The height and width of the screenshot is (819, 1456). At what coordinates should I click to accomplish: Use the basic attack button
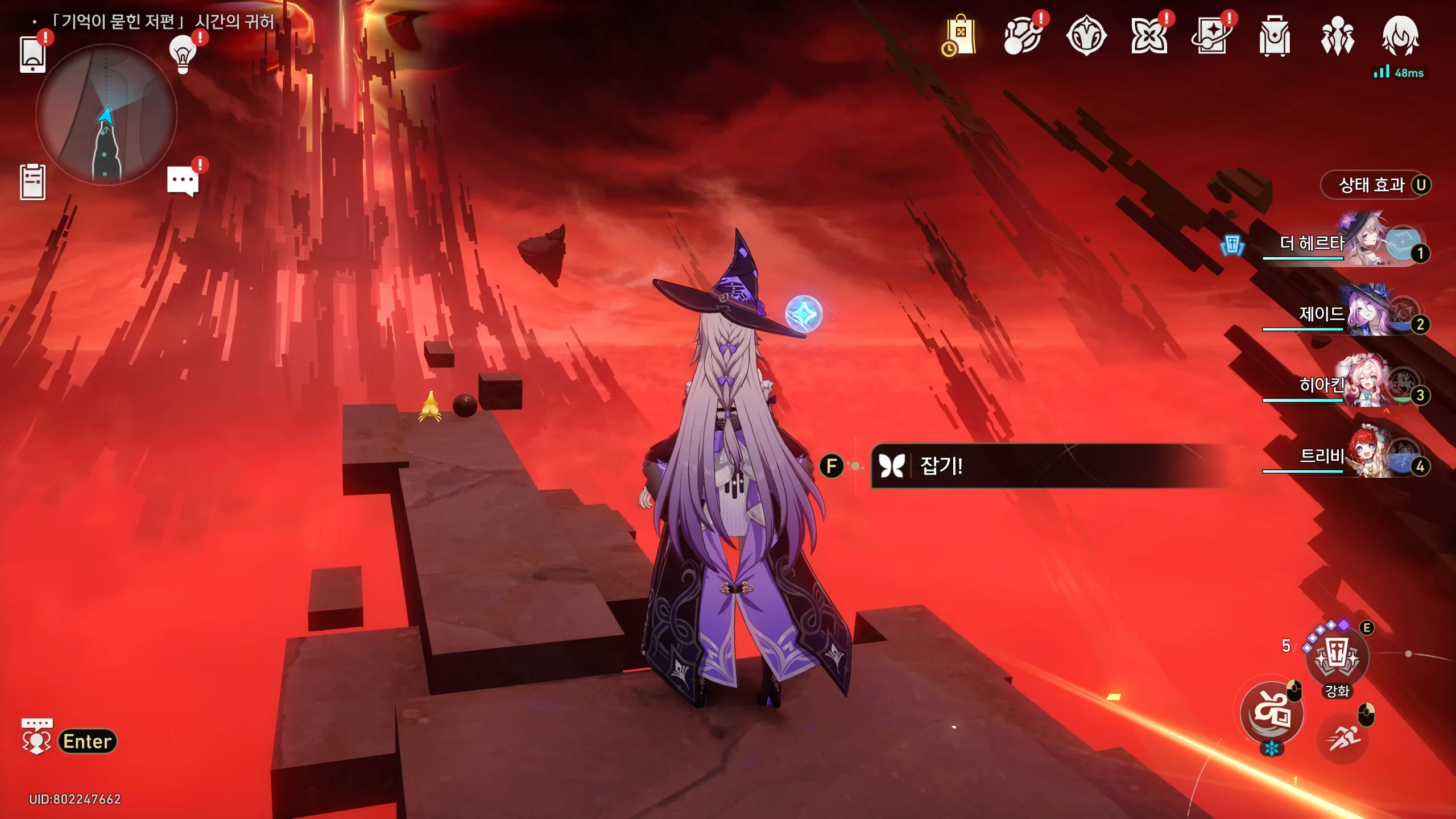1272,713
